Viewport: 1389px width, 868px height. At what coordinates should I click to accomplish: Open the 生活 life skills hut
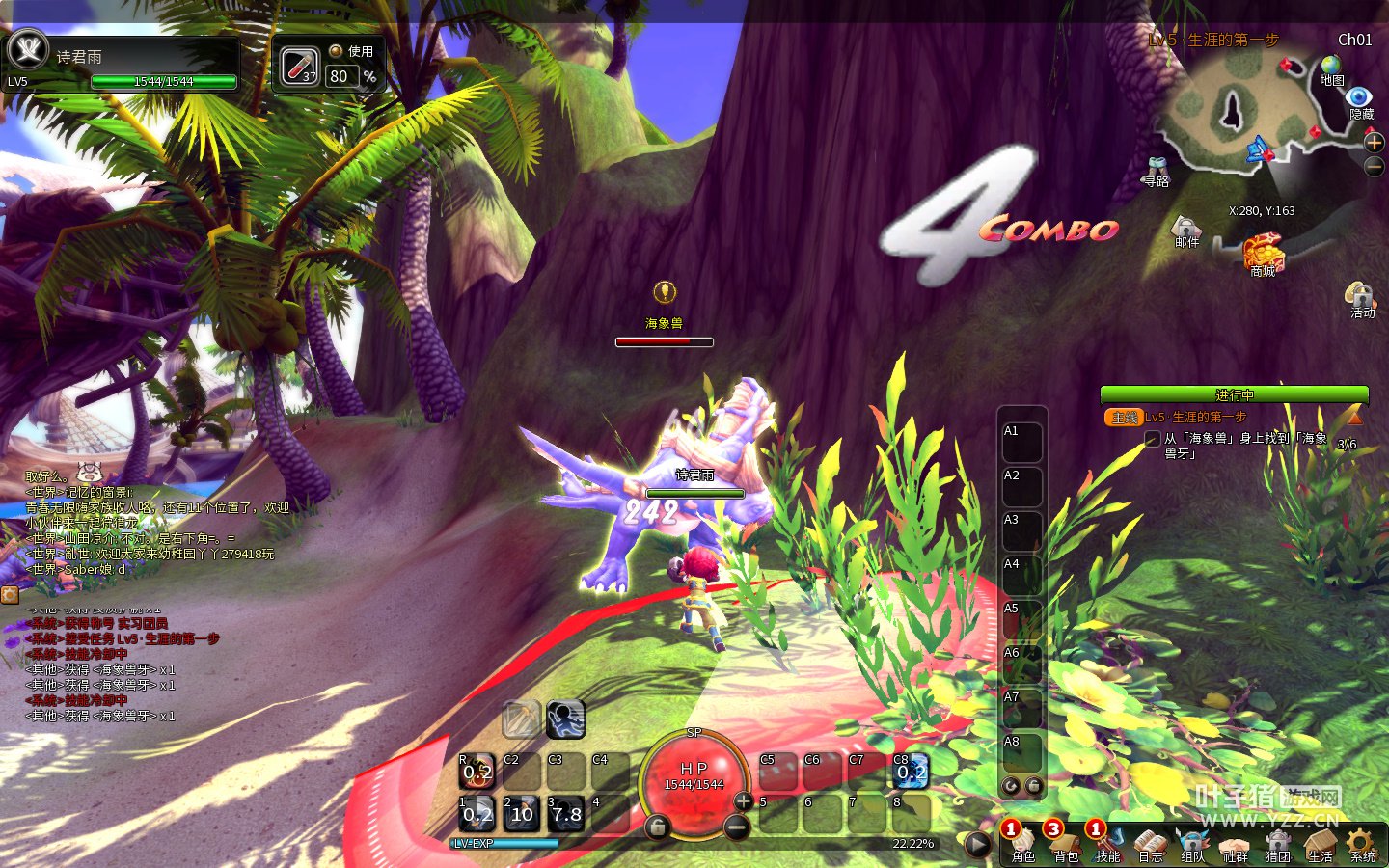(x=1320, y=843)
